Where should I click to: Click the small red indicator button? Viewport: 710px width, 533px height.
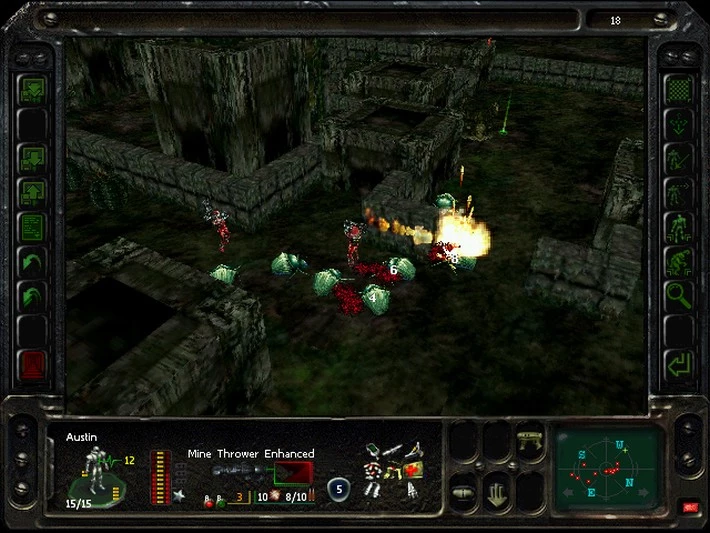[x=689, y=508]
